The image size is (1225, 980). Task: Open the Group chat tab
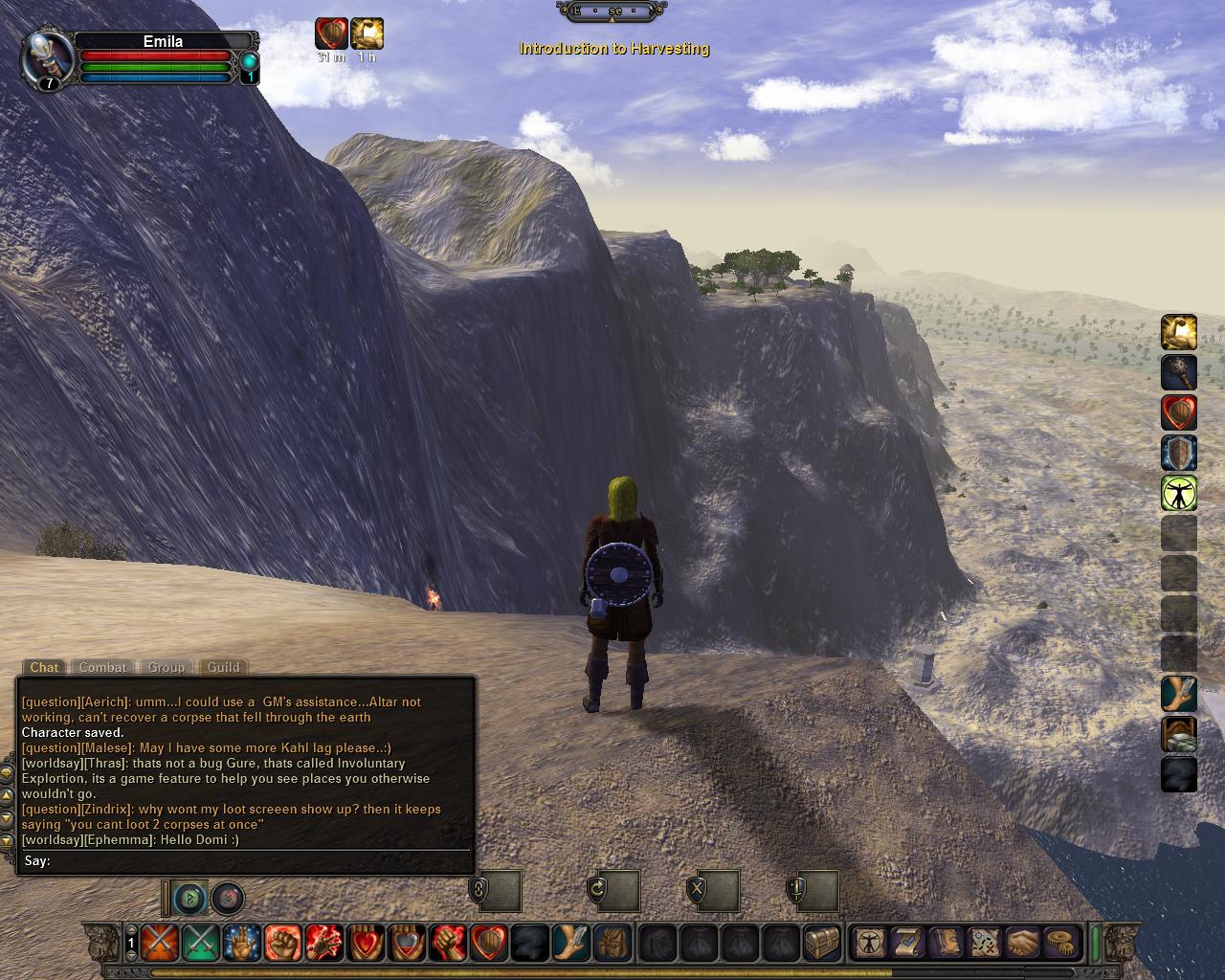tap(166, 667)
